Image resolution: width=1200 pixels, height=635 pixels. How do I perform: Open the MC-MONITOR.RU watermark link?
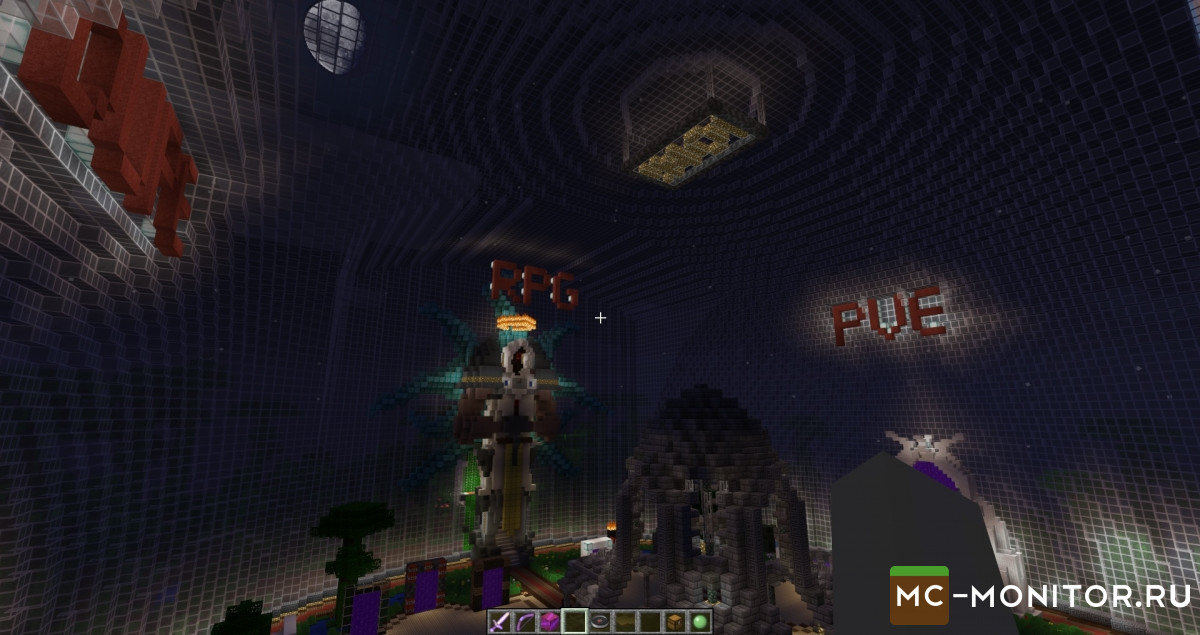pos(1040,597)
